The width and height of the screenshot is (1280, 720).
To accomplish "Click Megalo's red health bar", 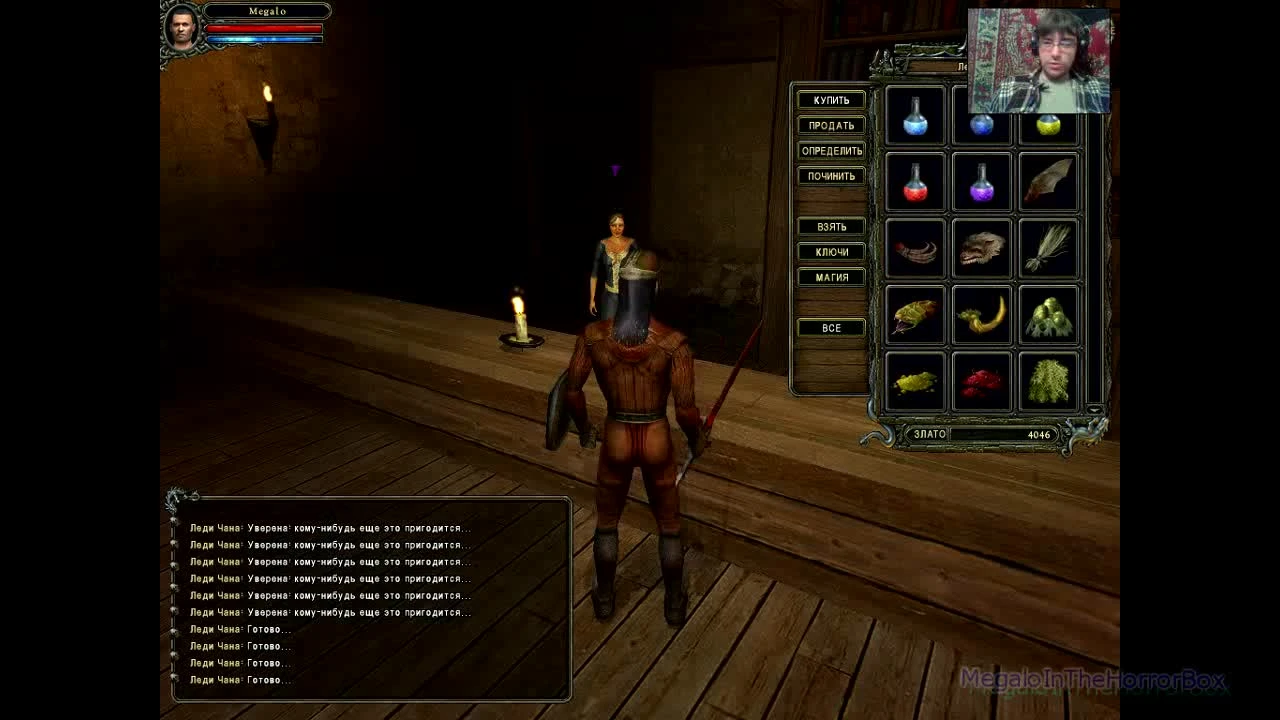I will [265, 26].
